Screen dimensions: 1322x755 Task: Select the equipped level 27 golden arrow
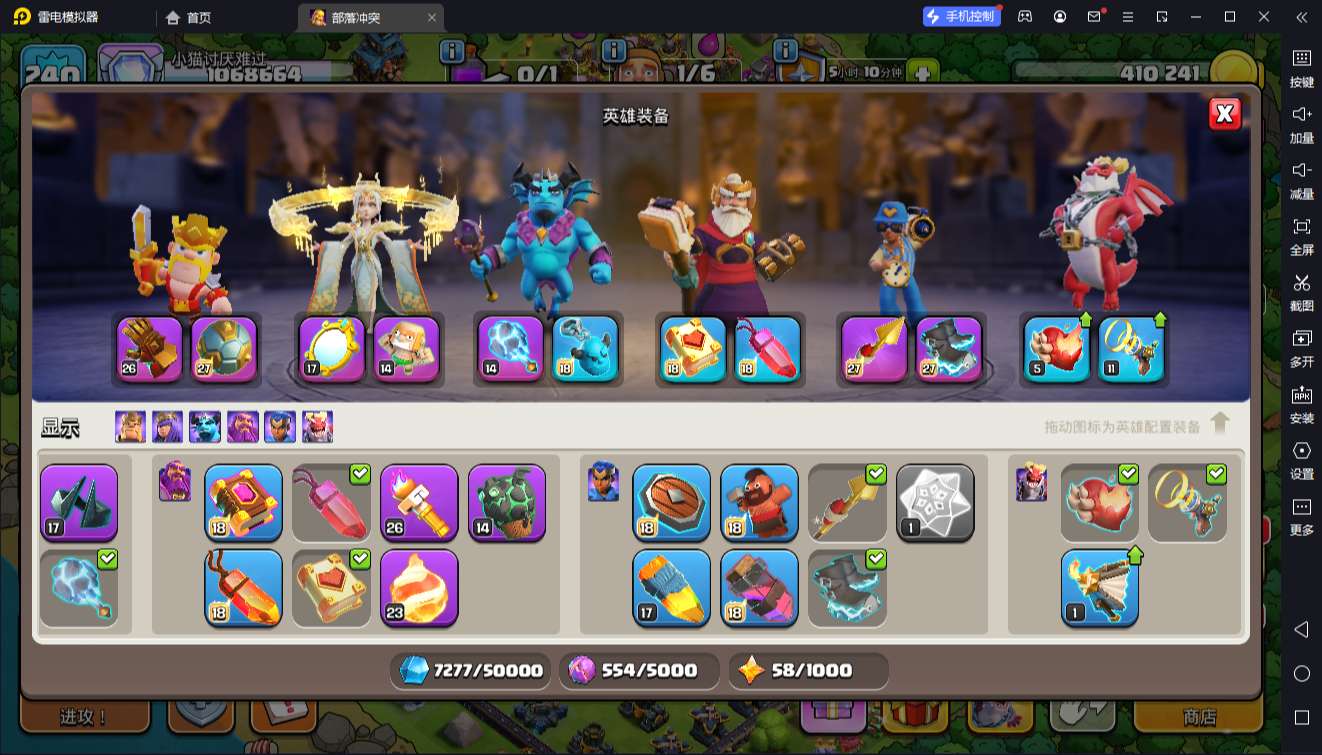pos(874,349)
